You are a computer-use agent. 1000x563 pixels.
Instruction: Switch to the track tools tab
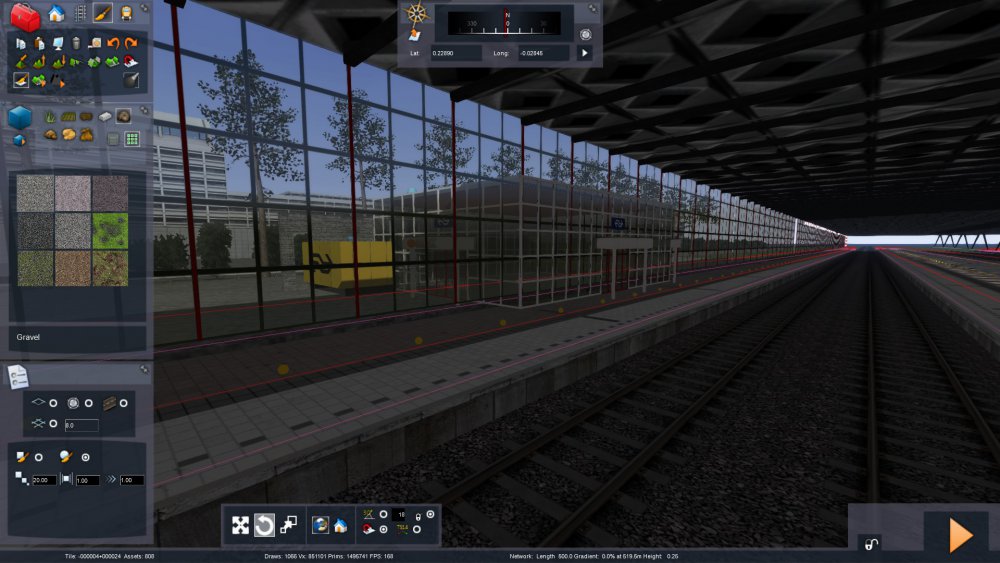[x=80, y=13]
